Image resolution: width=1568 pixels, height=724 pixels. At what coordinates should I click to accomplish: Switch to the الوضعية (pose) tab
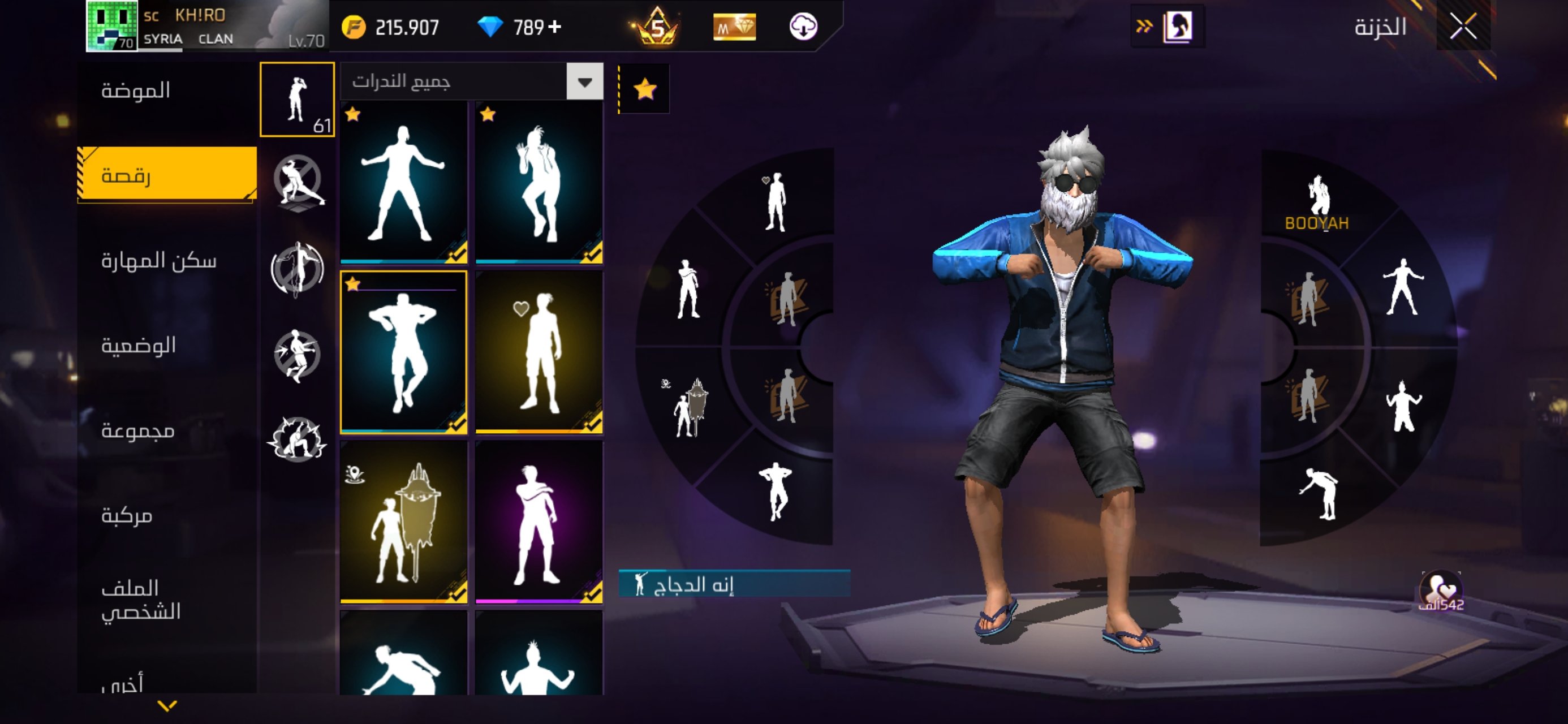(x=139, y=346)
